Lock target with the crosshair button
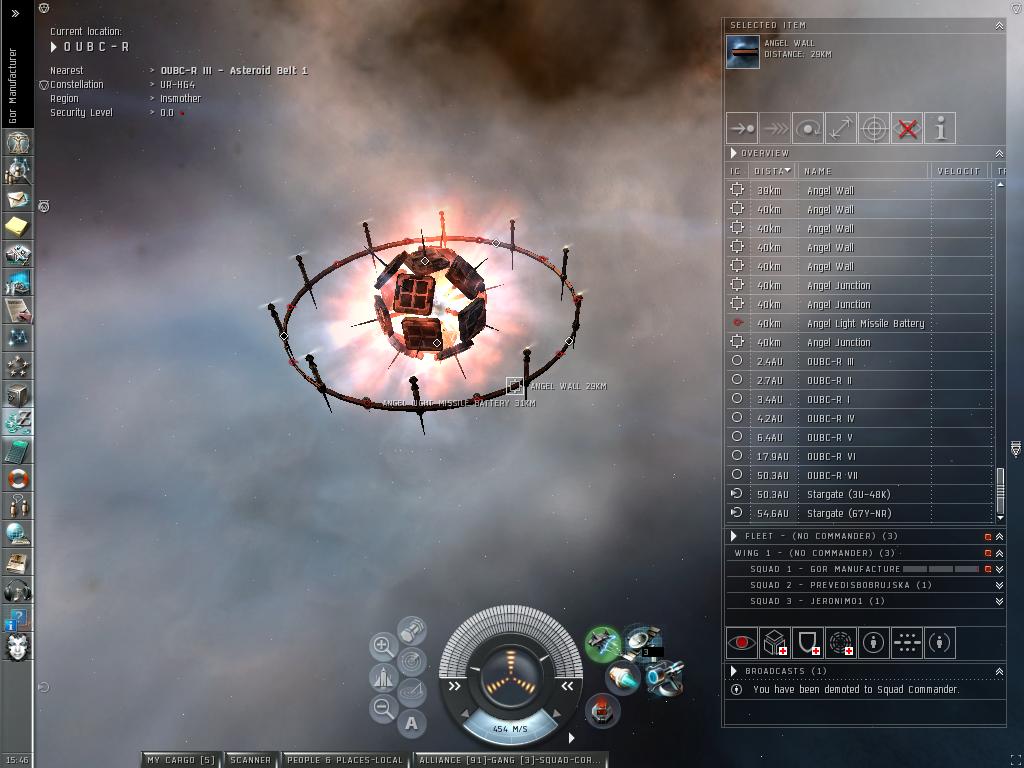Screen dimensions: 1024x768 point(874,128)
